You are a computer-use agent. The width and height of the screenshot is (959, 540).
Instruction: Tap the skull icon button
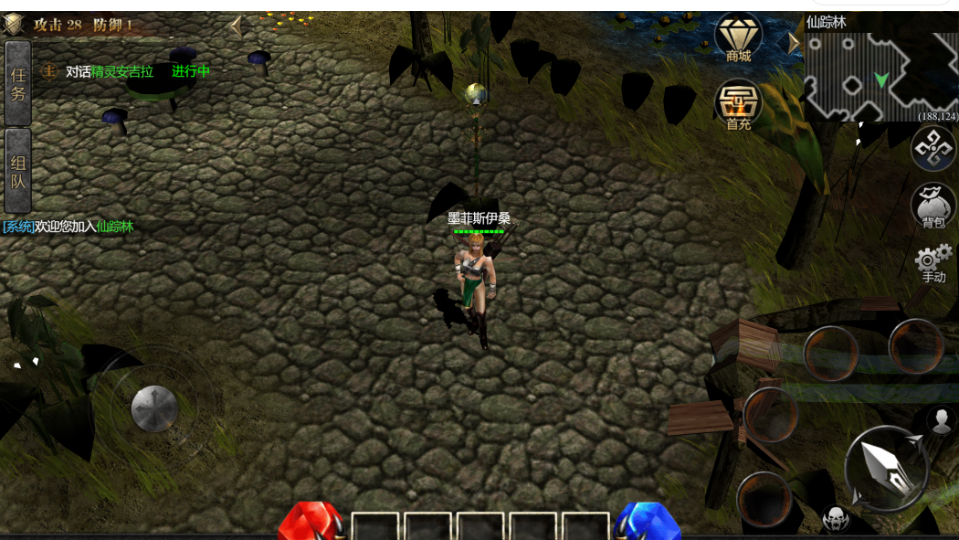(835, 518)
